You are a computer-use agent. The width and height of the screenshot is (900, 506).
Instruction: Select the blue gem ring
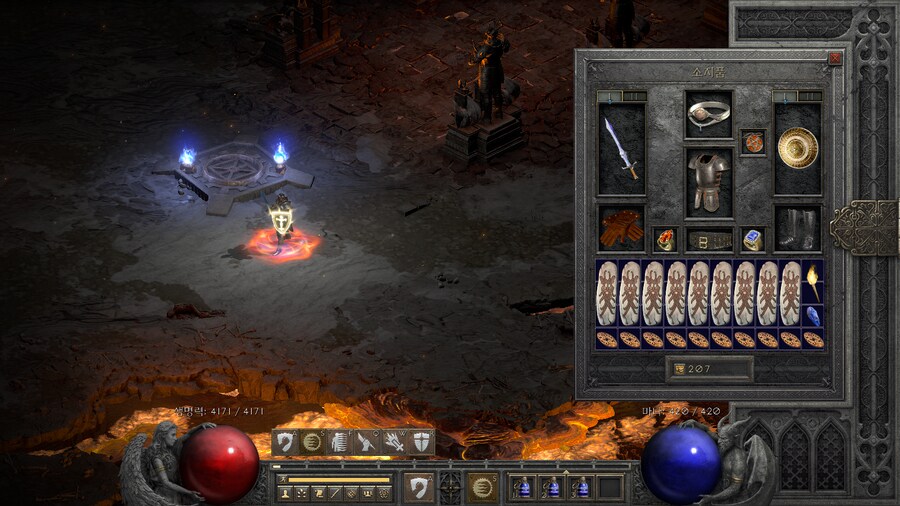(752, 239)
